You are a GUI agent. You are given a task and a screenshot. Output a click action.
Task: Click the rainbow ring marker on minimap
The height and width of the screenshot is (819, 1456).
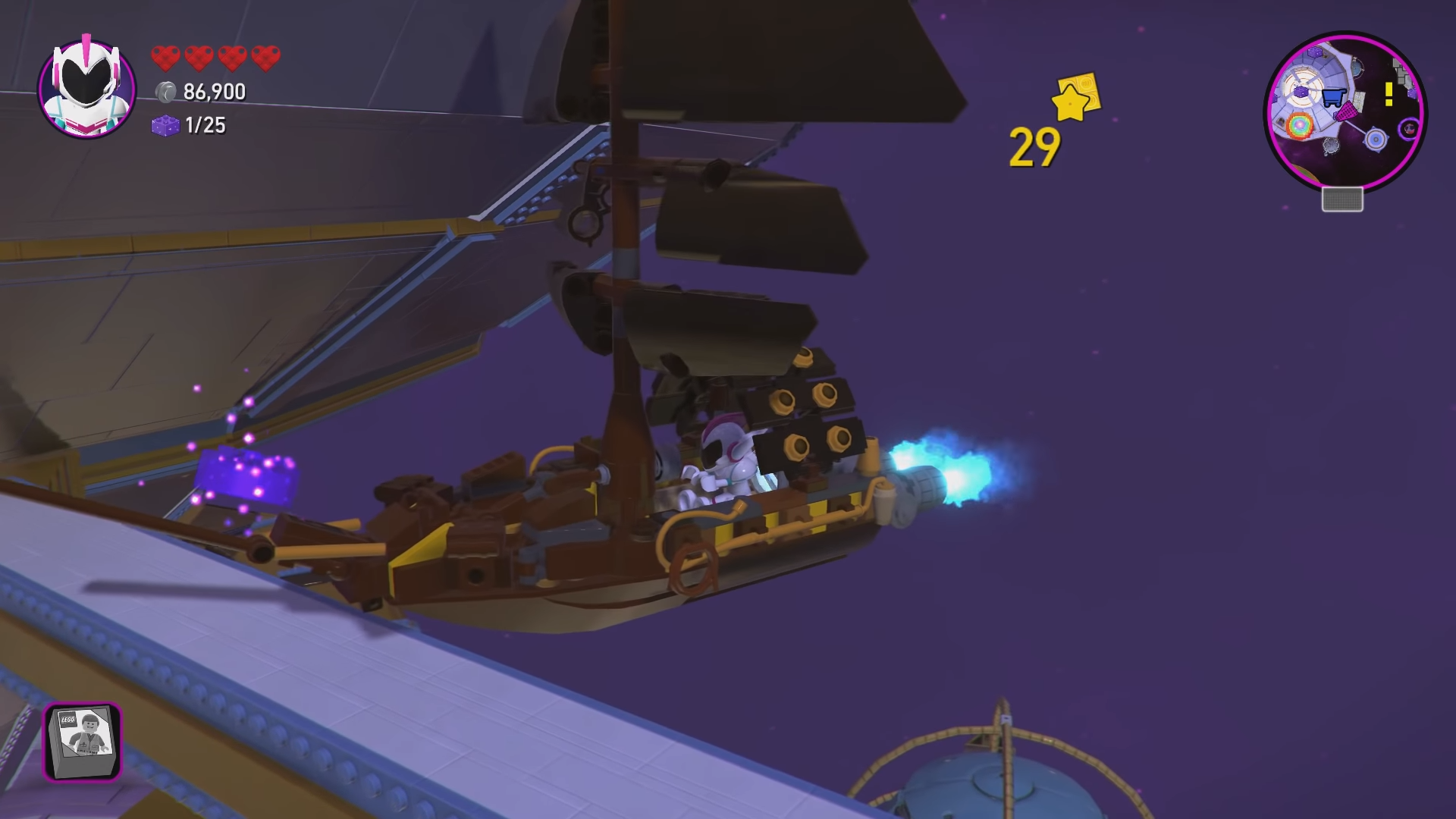pos(1299,124)
